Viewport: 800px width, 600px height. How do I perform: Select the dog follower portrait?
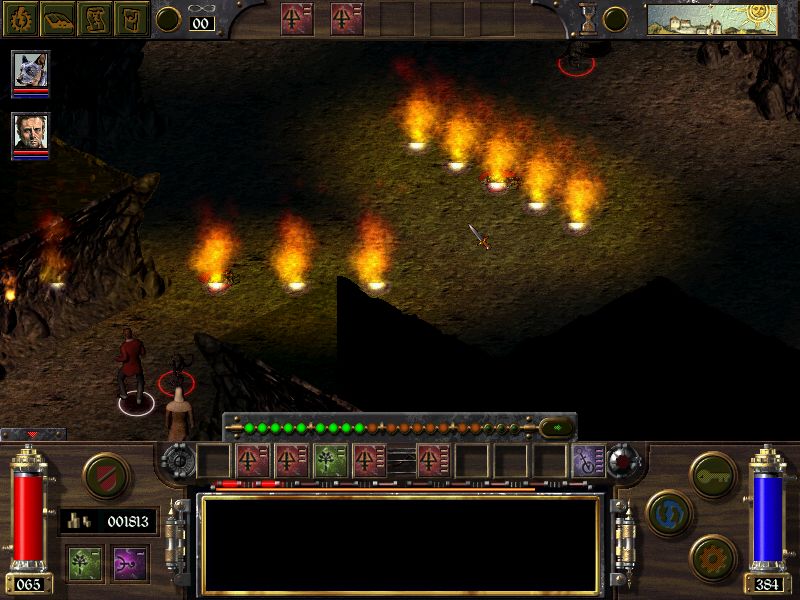tap(30, 71)
